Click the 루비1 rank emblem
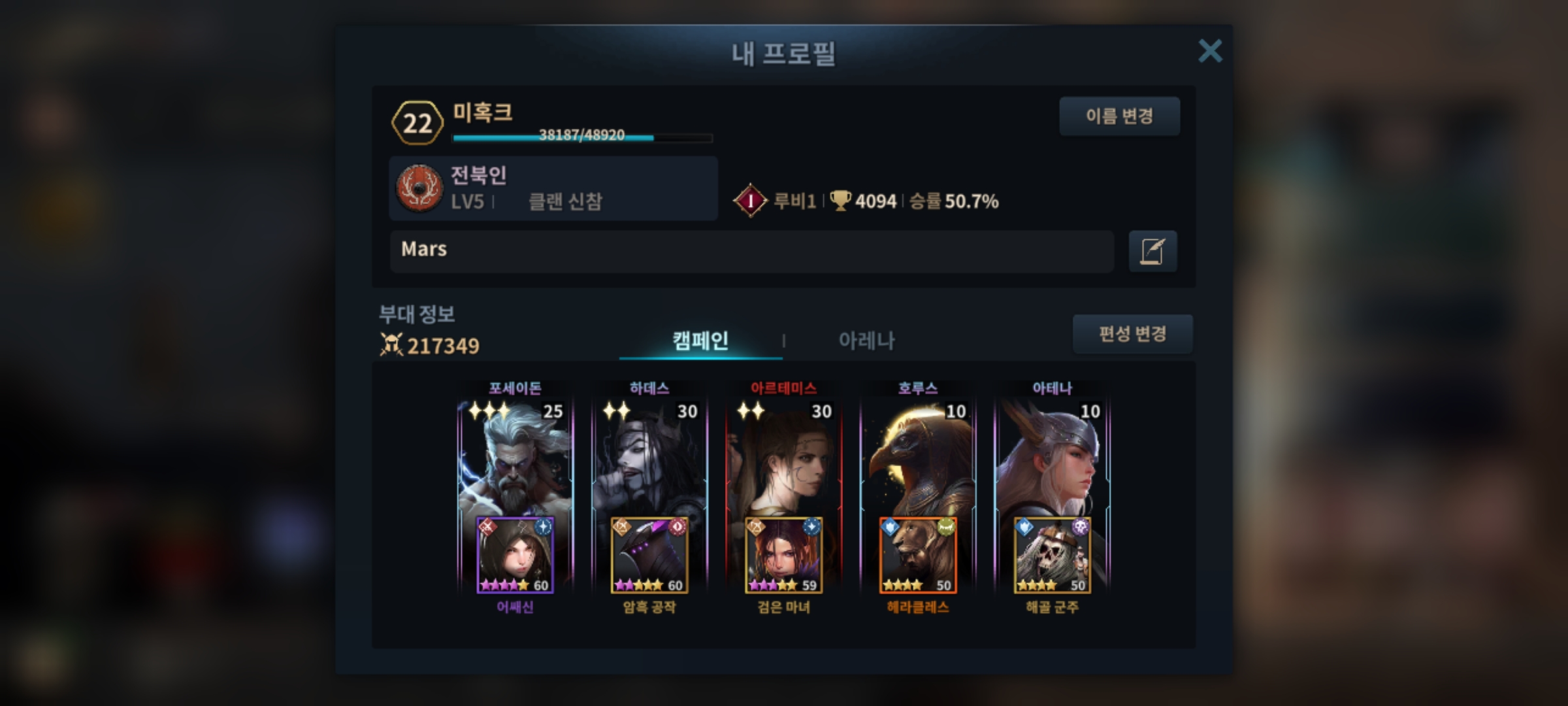 point(750,201)
